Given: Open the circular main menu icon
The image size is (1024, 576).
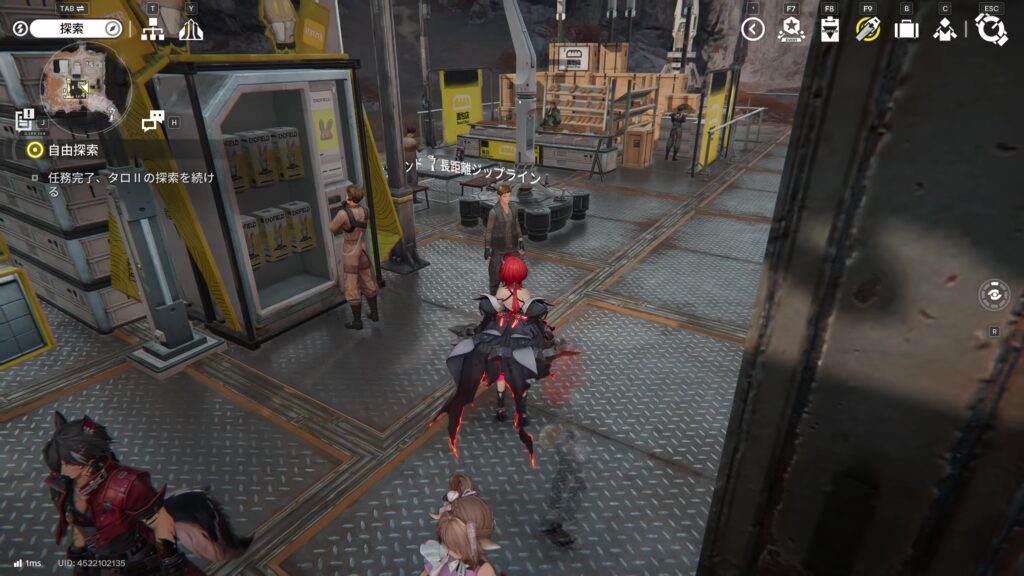Looking at the screenshot, I should pos(991,29).
